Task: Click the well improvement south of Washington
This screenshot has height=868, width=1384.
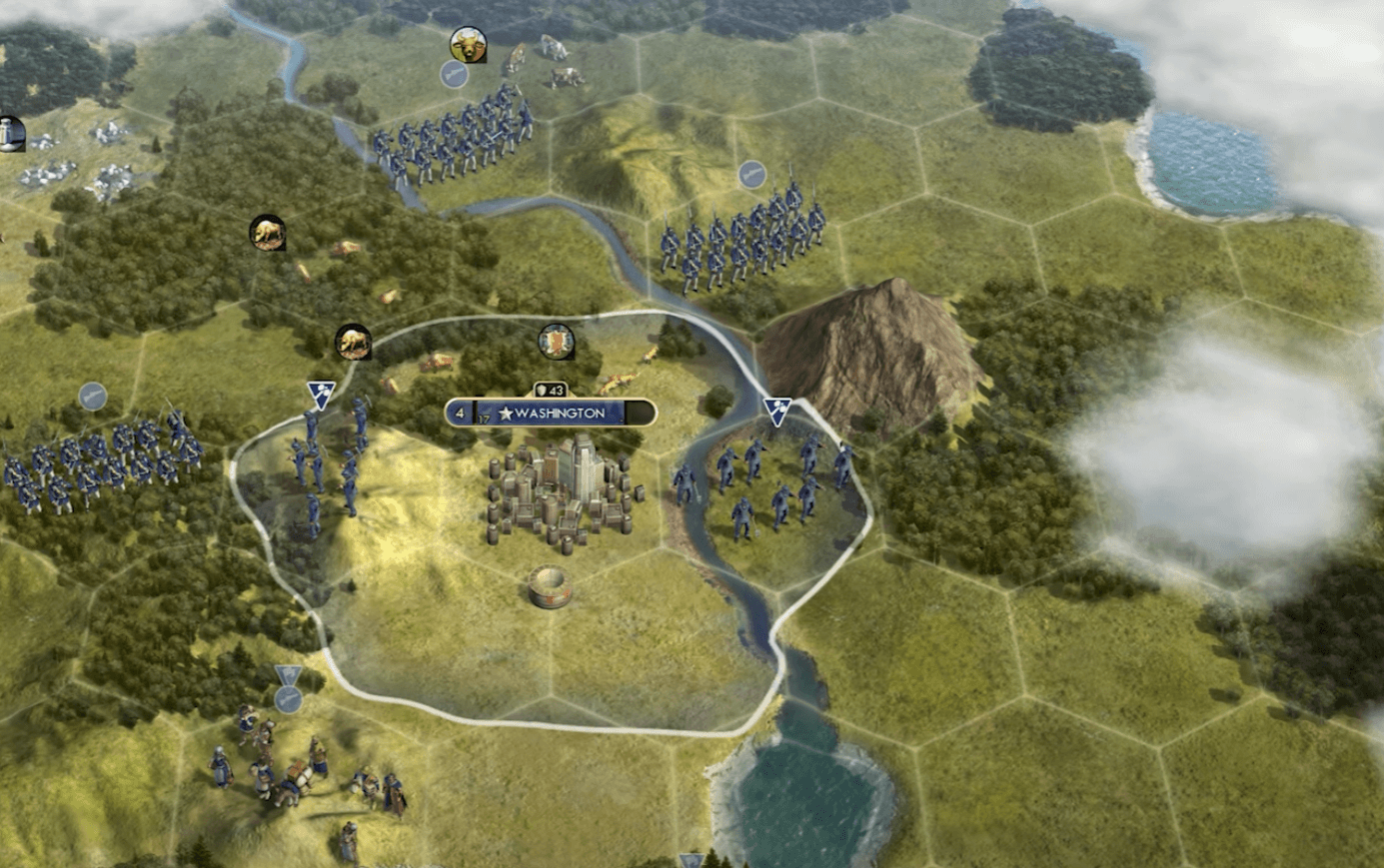Action: point(548,587)
